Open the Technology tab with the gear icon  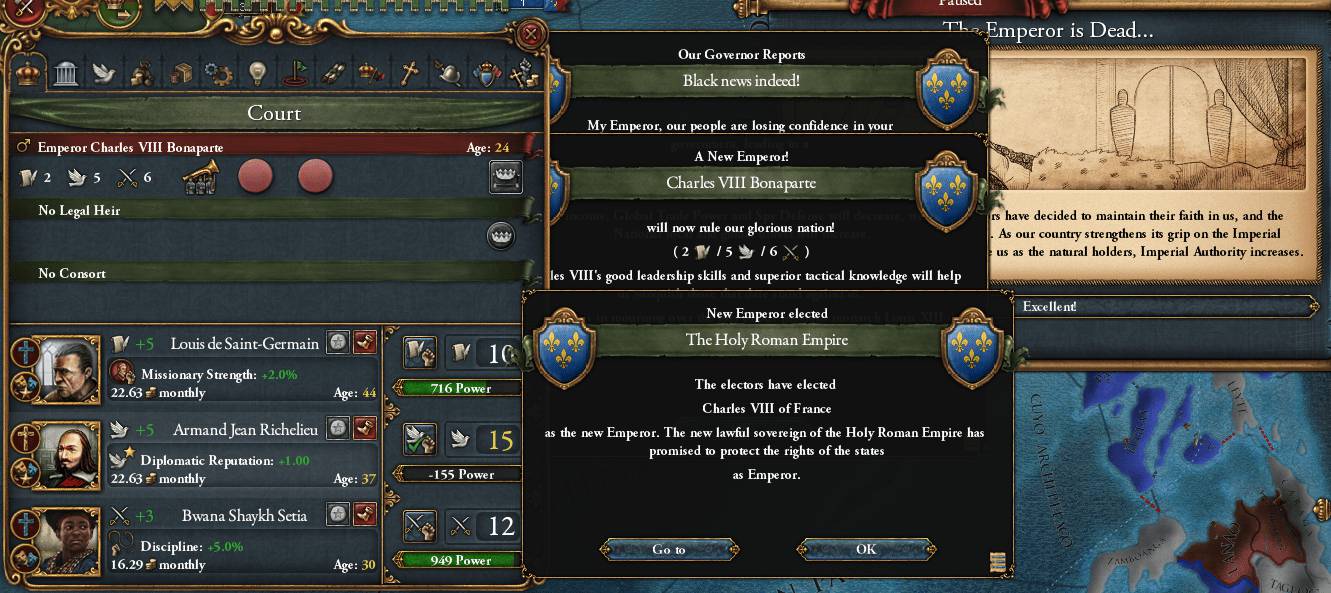tap(218, 73)
